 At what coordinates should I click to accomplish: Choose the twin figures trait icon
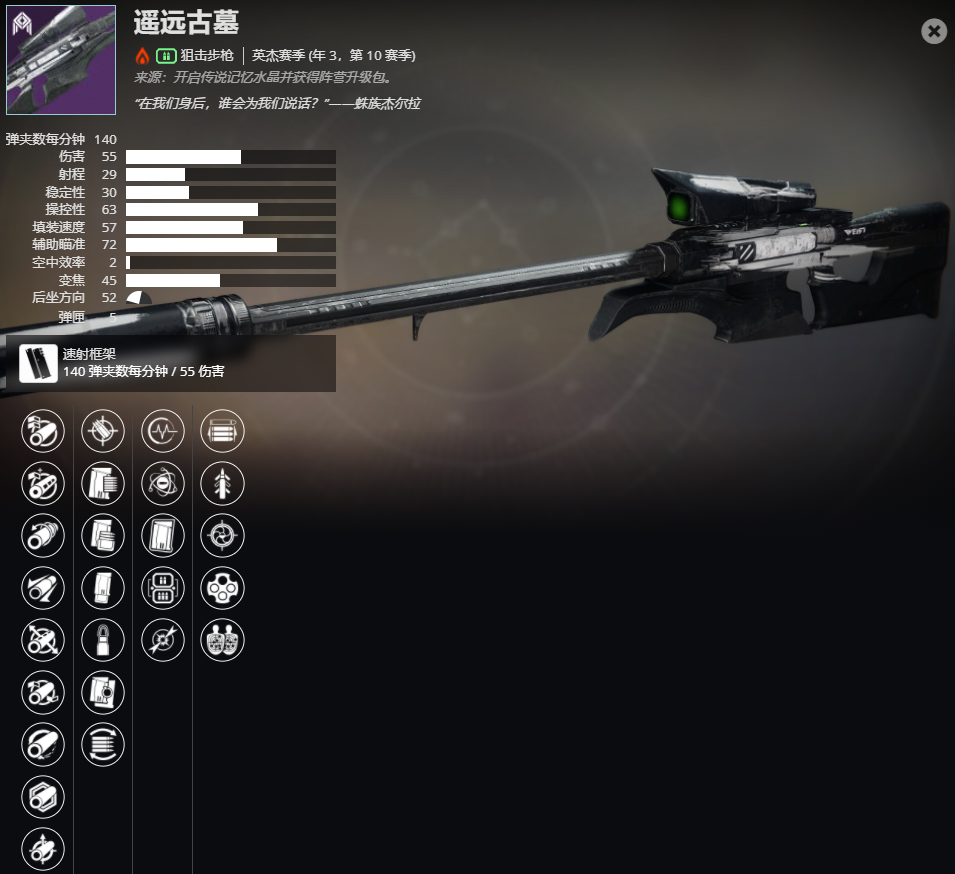coord(222,640)
